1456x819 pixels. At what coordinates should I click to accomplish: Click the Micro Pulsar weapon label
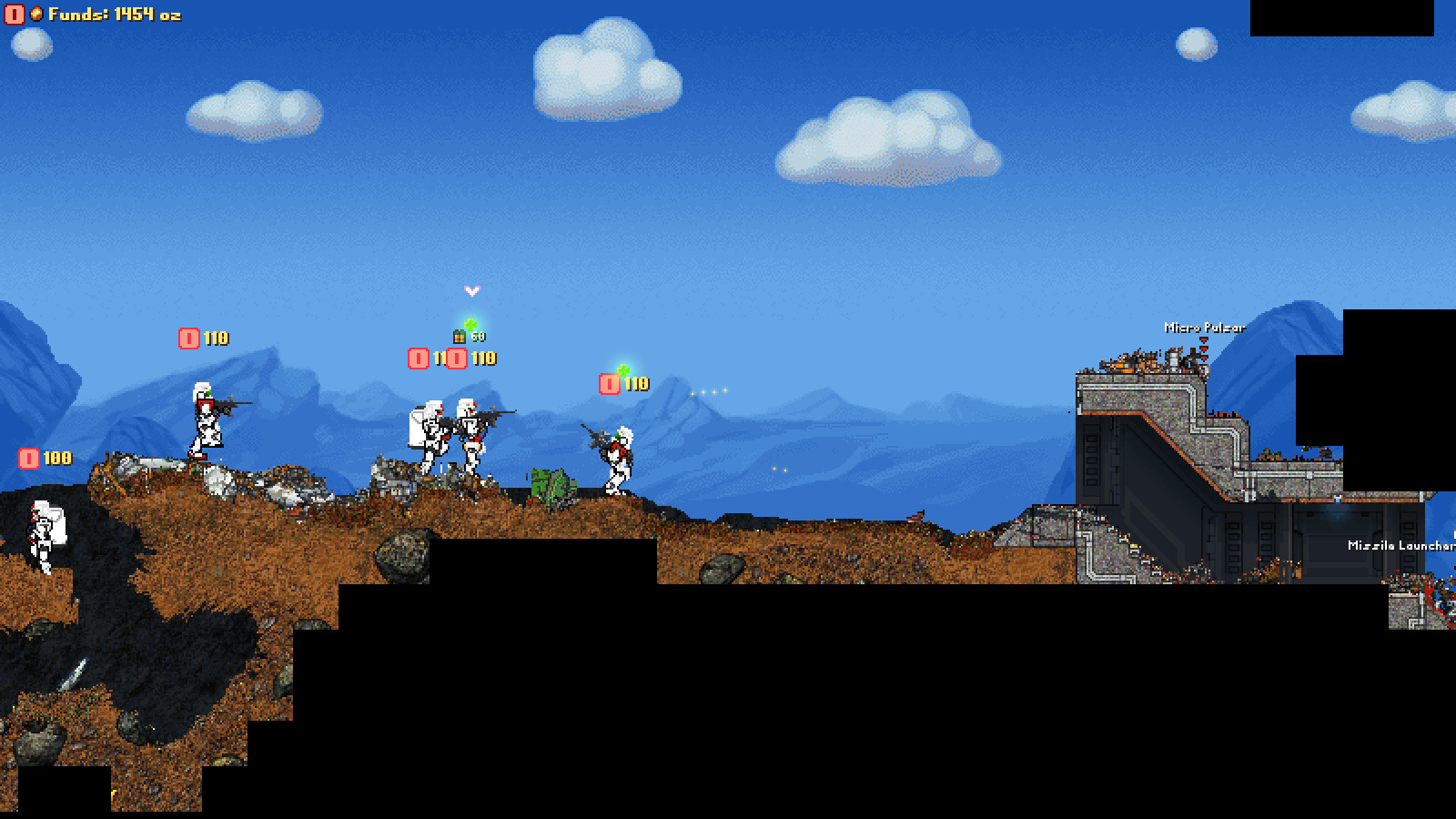click(x=1204, y=326)
